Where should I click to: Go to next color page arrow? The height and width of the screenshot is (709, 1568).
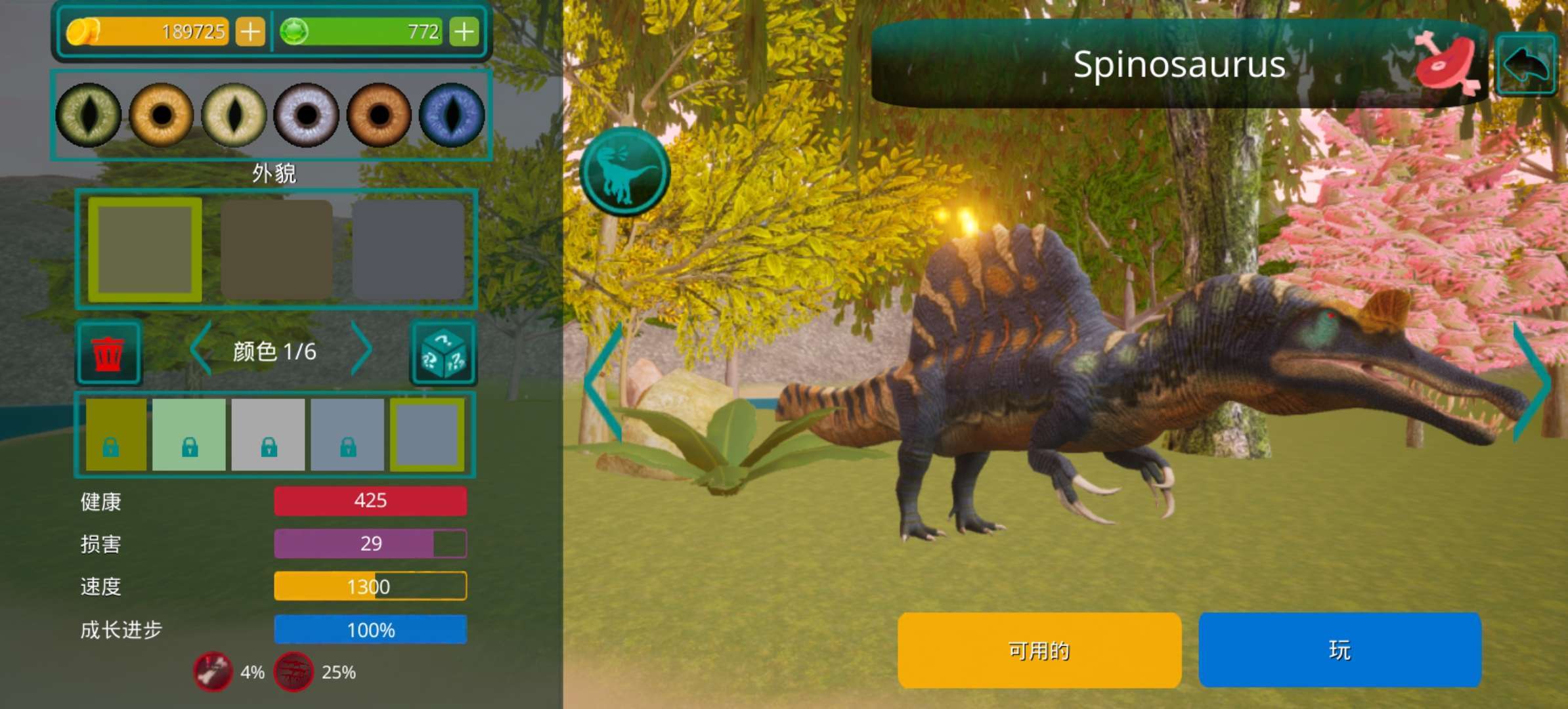click(x=361, y=349)
